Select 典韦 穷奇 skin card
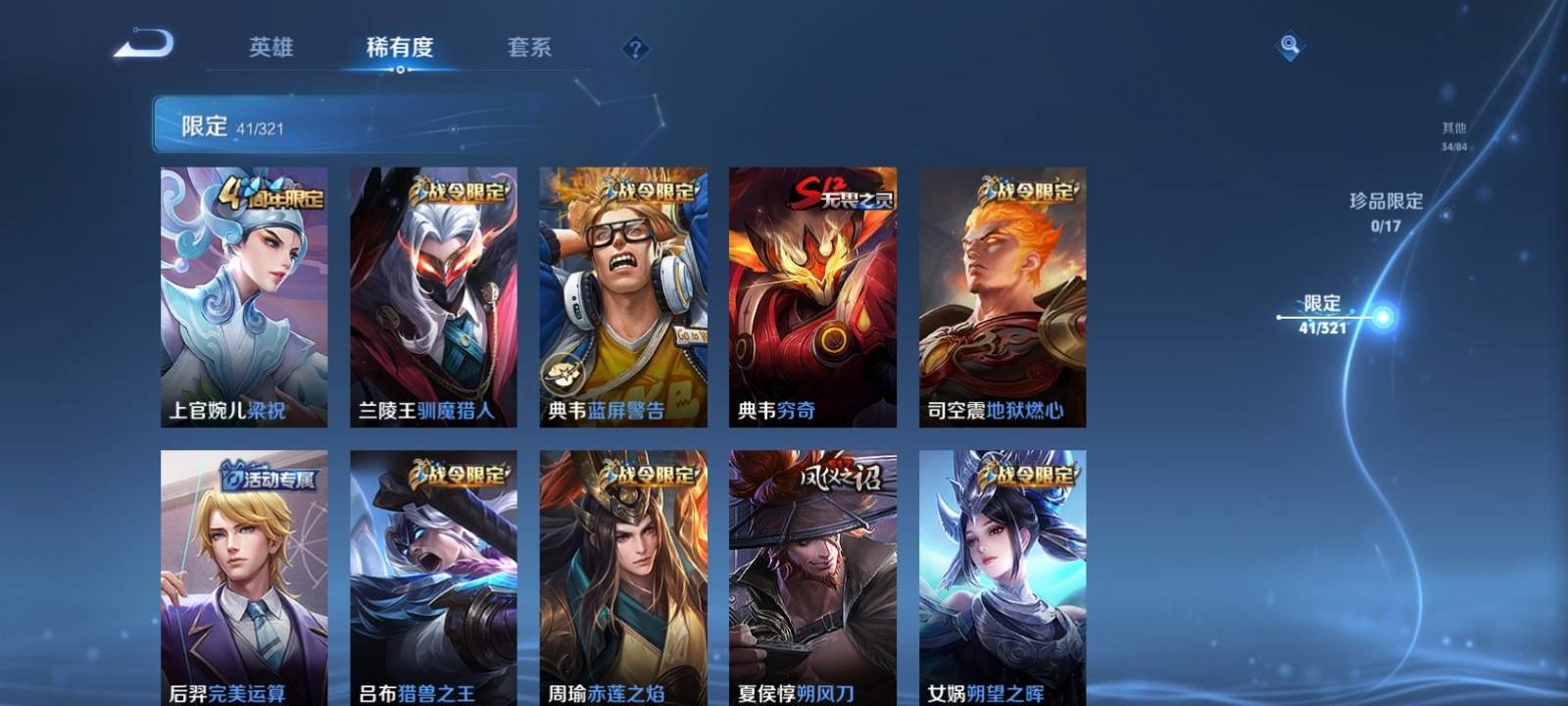The image size is (1568, 706). click(x=812, y=296)
